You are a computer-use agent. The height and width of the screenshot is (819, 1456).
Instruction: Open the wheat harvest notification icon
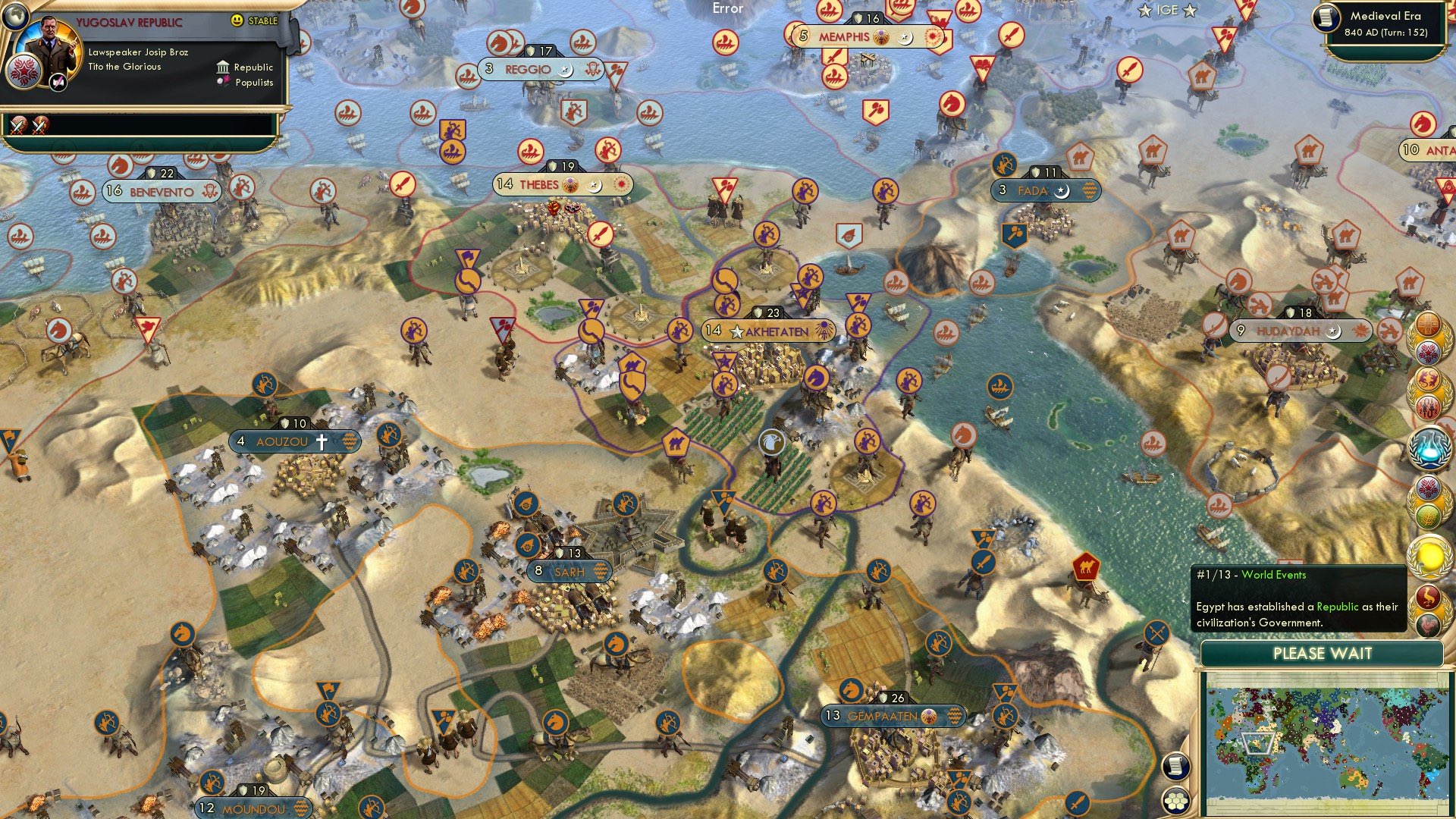coord(1428,514)
